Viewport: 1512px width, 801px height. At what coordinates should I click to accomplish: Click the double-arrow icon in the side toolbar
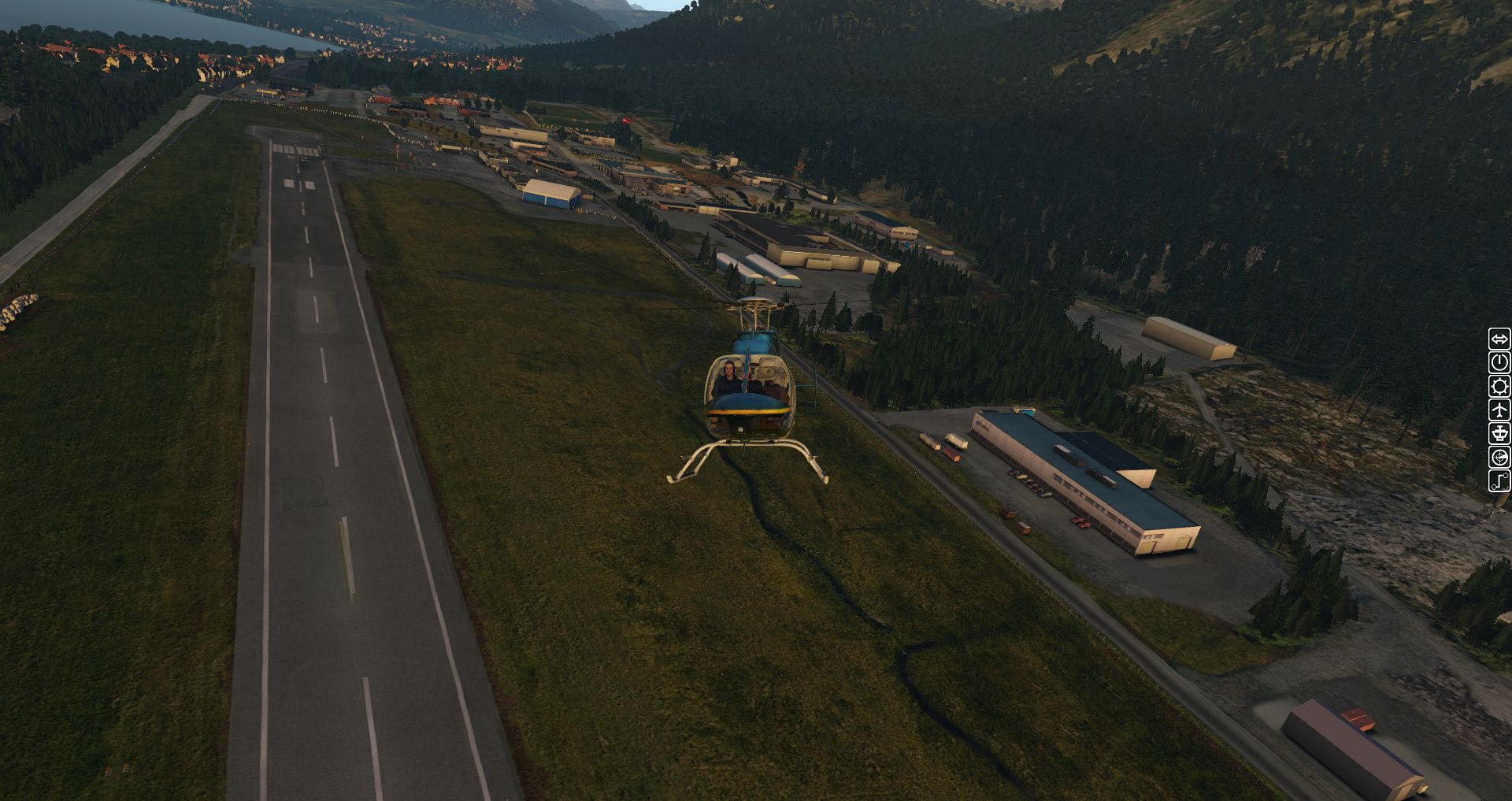pos(1499,339)
